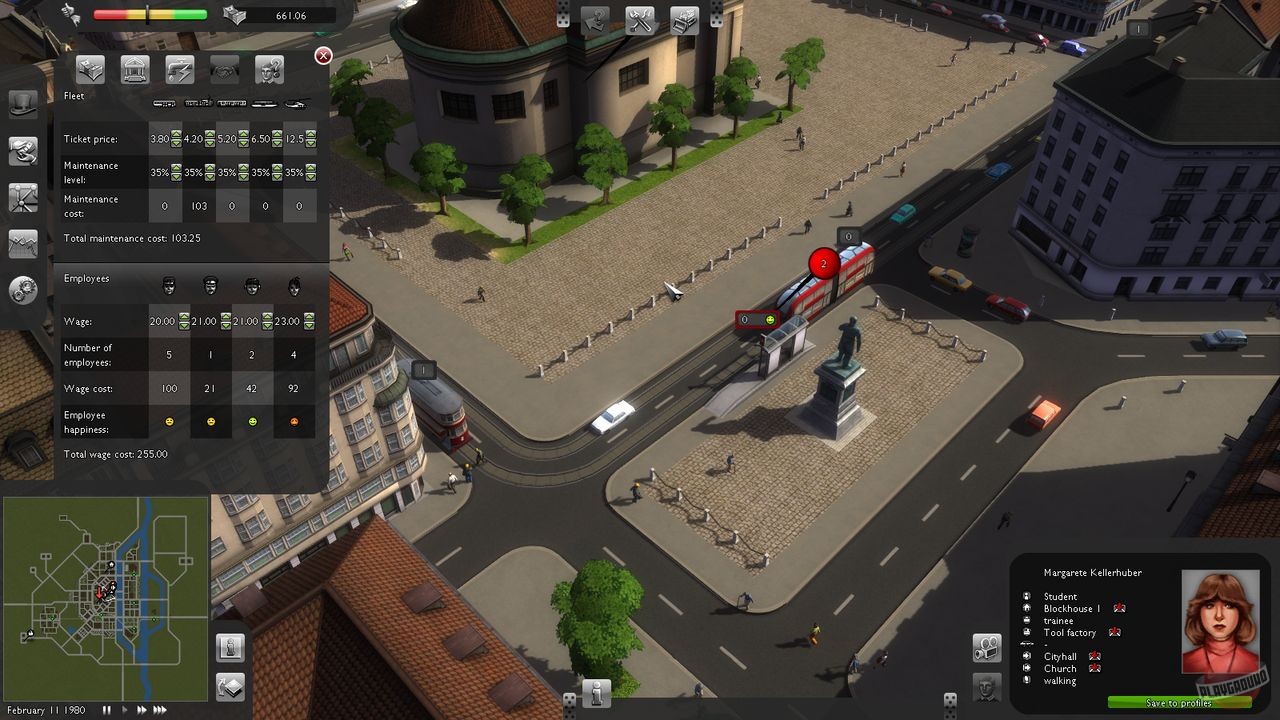Set game speed to fastest triple arrow
The height and width of the screenshot is (720, 1280).
tap(159, 710)
